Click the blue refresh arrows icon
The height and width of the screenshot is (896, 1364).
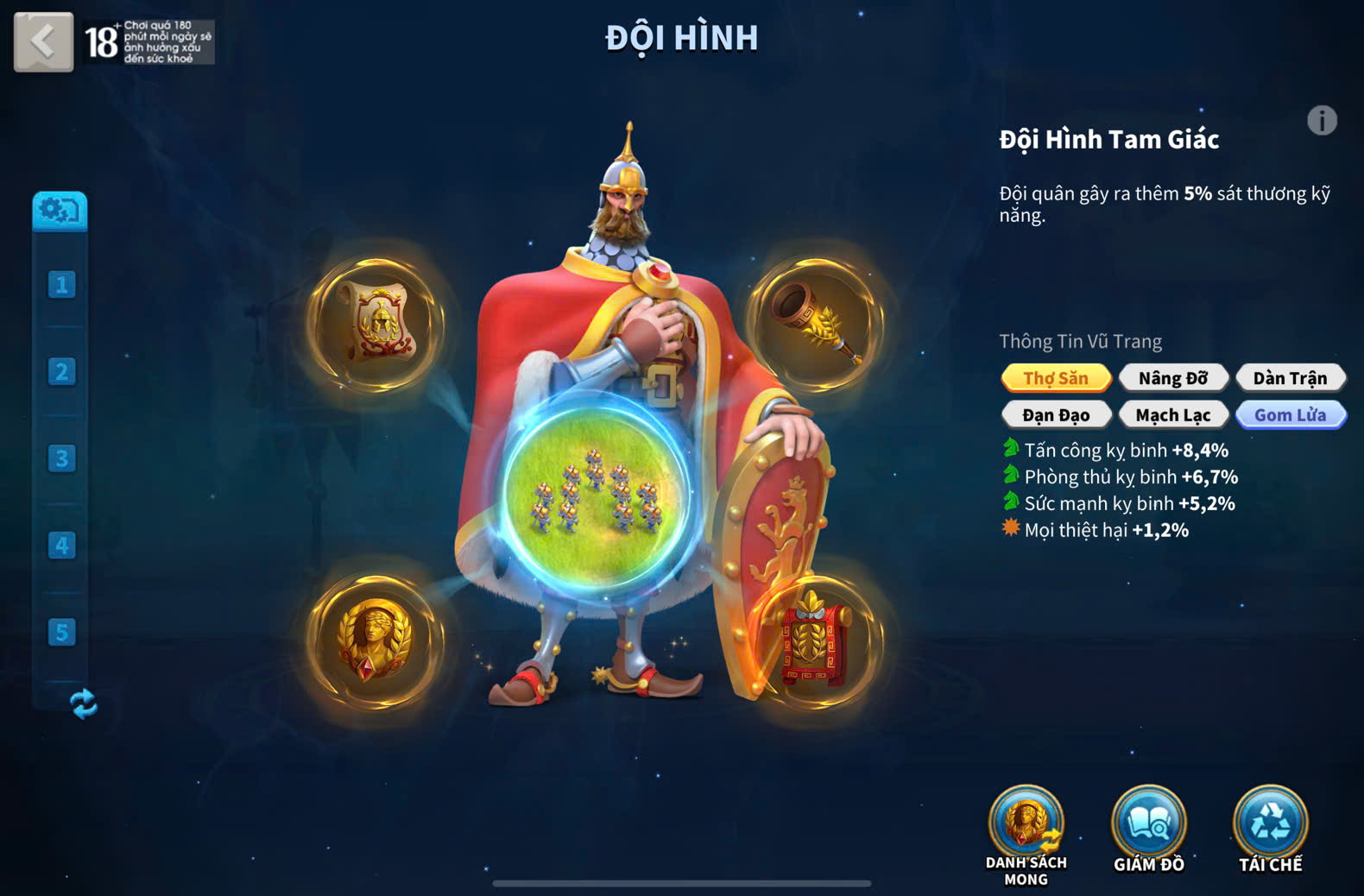point(83,704)
